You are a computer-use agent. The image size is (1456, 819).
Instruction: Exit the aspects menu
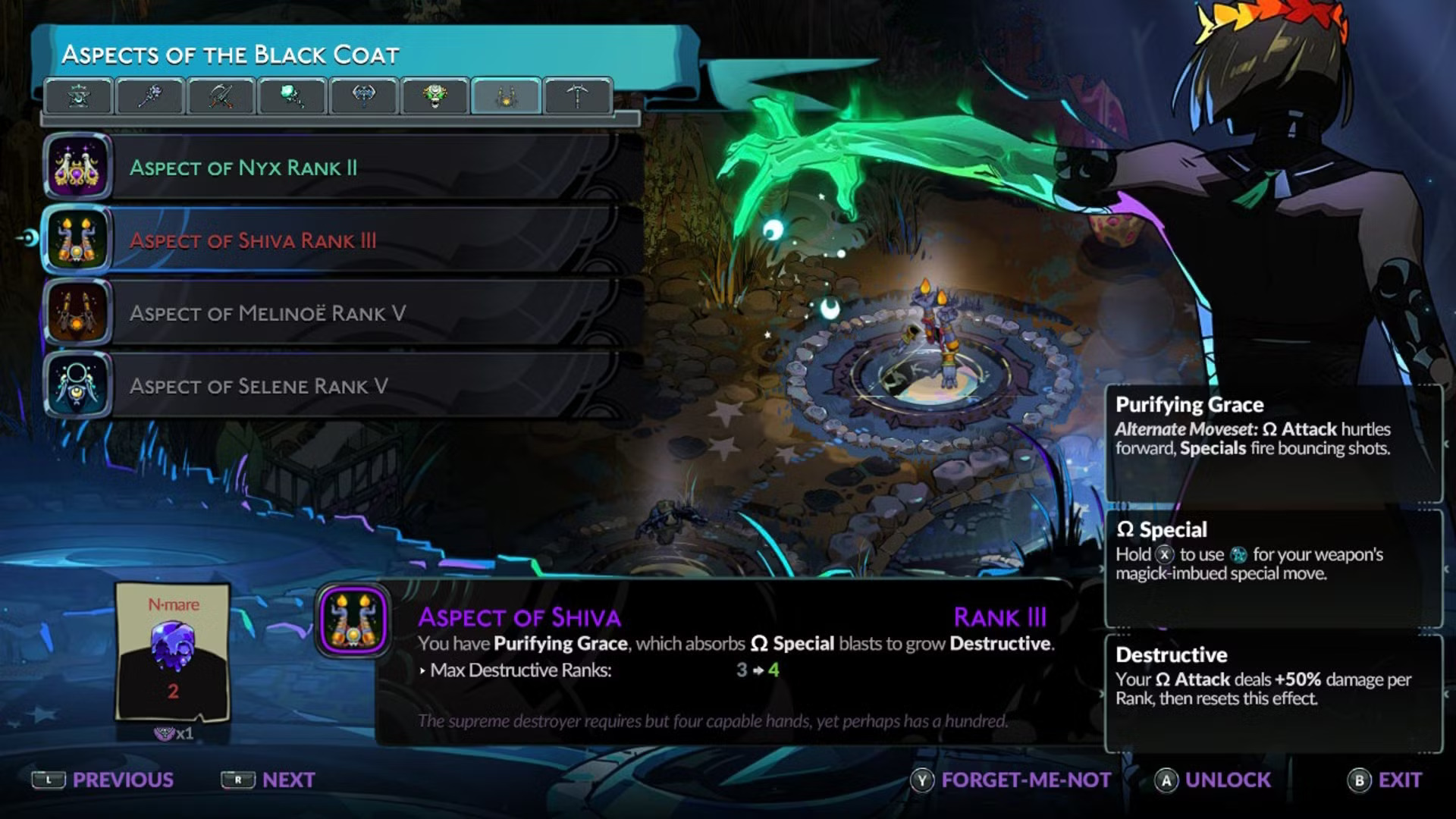pyautogui.click(x=1385, y=780)
